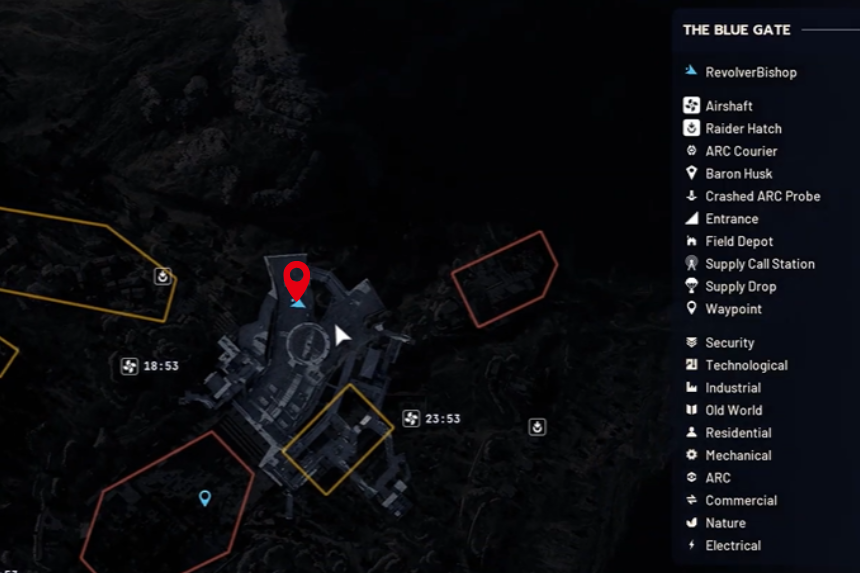The width and height of the screenshot is (860, 573).
Task: Toggle the Security loot category
Action: (x=729, y=343)
